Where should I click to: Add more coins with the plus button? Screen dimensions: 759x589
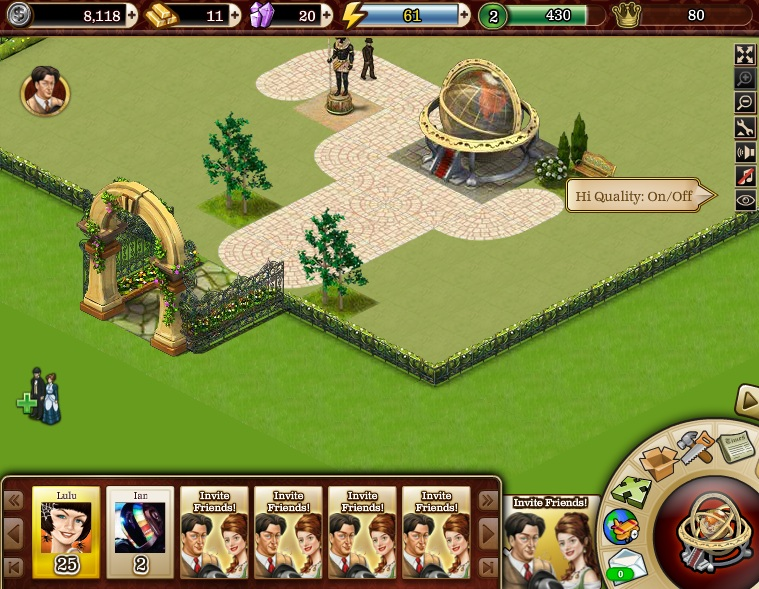pyautogui.click(x=132, y=15)
